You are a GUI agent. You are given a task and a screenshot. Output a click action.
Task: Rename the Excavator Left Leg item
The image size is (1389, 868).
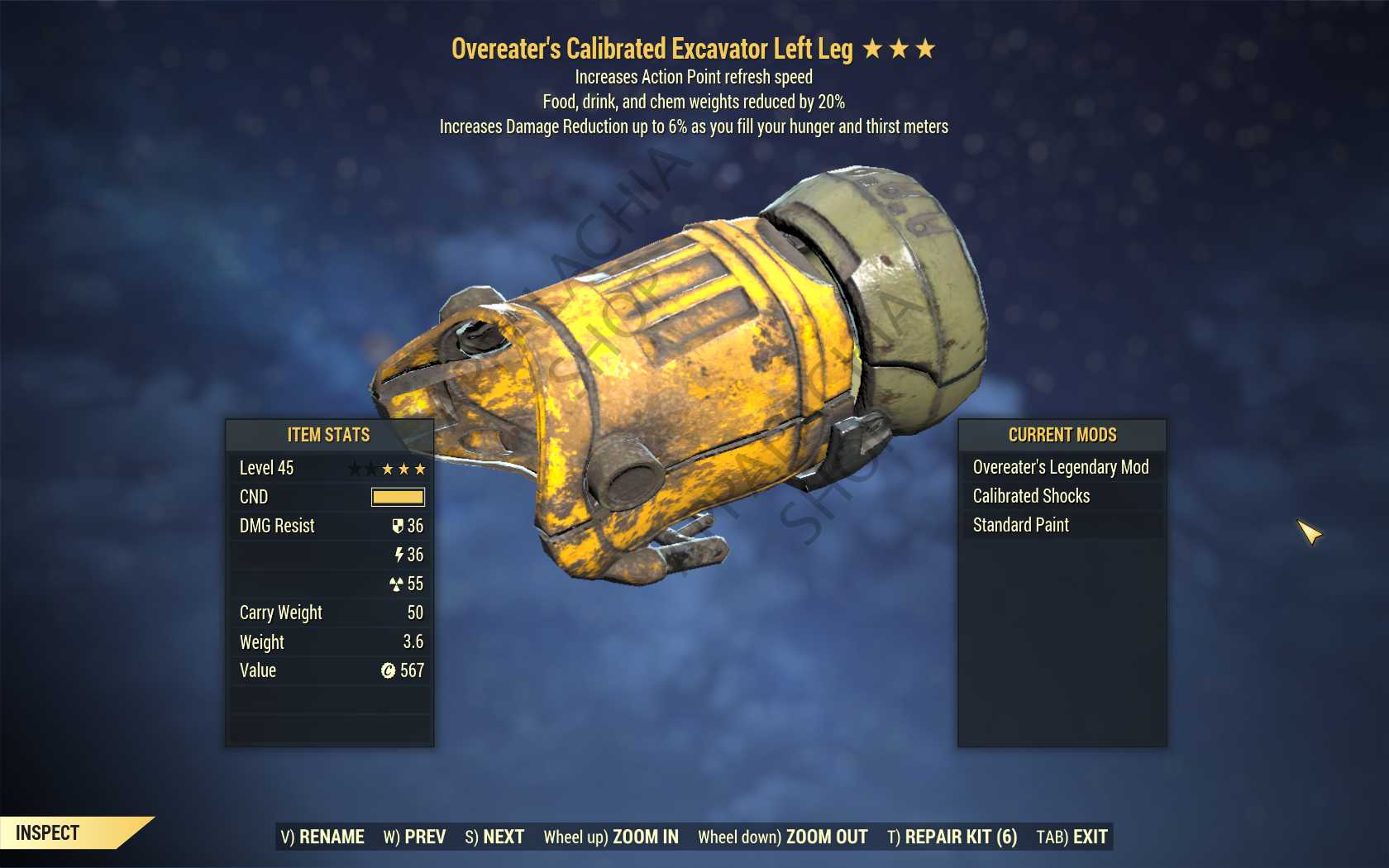(x=322, y=837)
